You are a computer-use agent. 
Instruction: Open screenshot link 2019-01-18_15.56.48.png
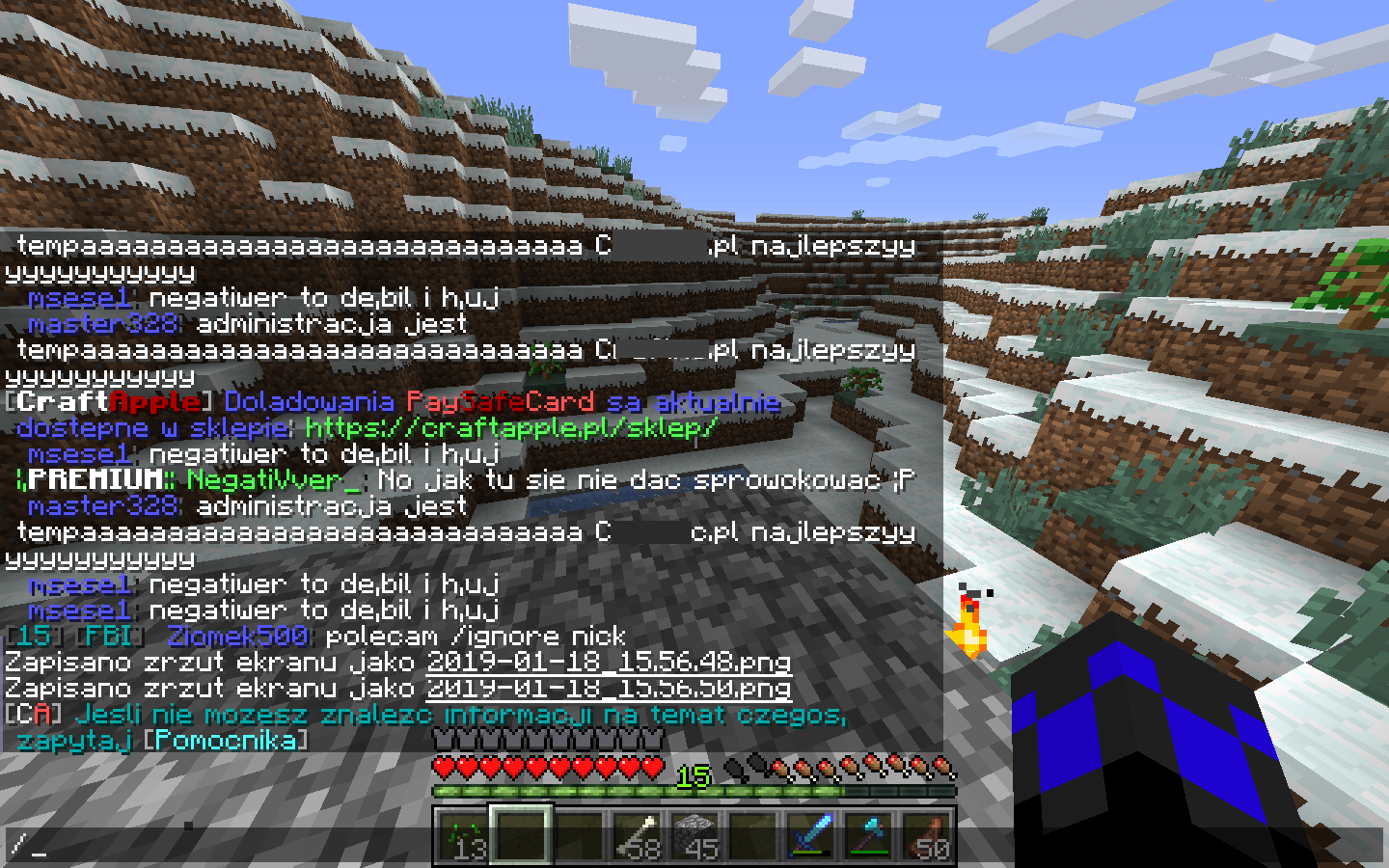click(x=608, y=662)
